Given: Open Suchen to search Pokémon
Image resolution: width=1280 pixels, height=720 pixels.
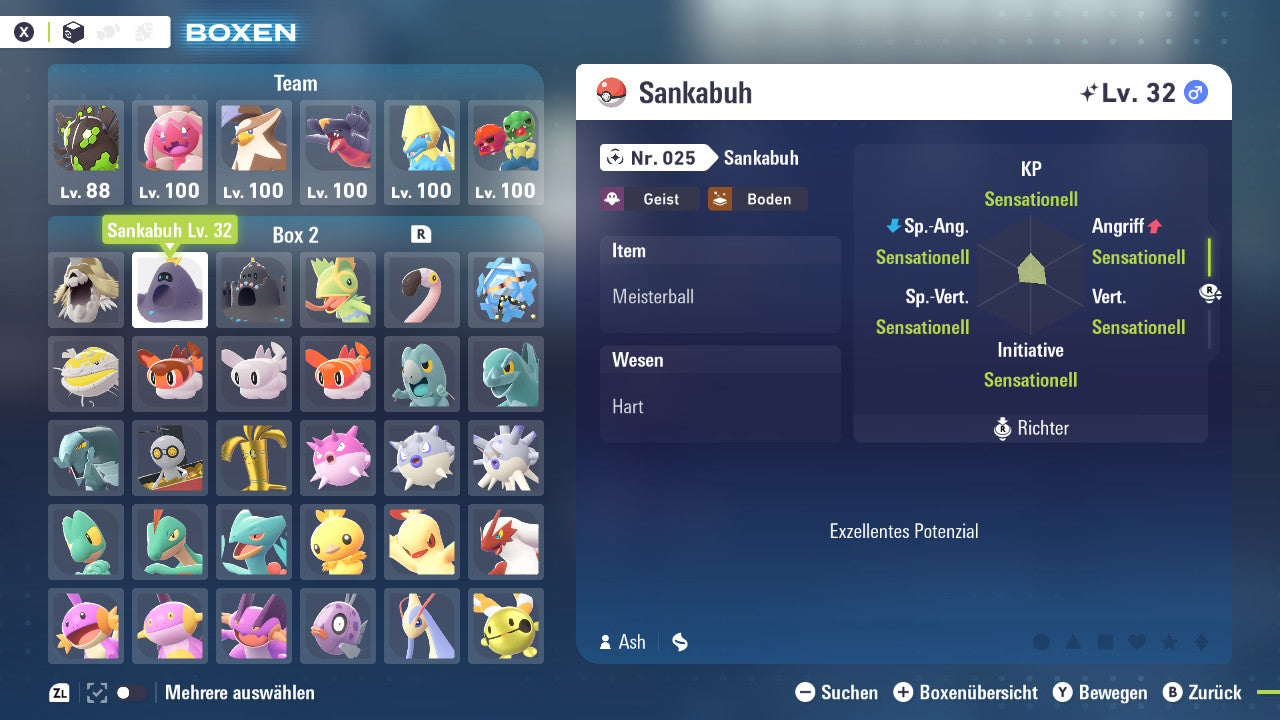Looking at the screenshot, I should [838, 692].
